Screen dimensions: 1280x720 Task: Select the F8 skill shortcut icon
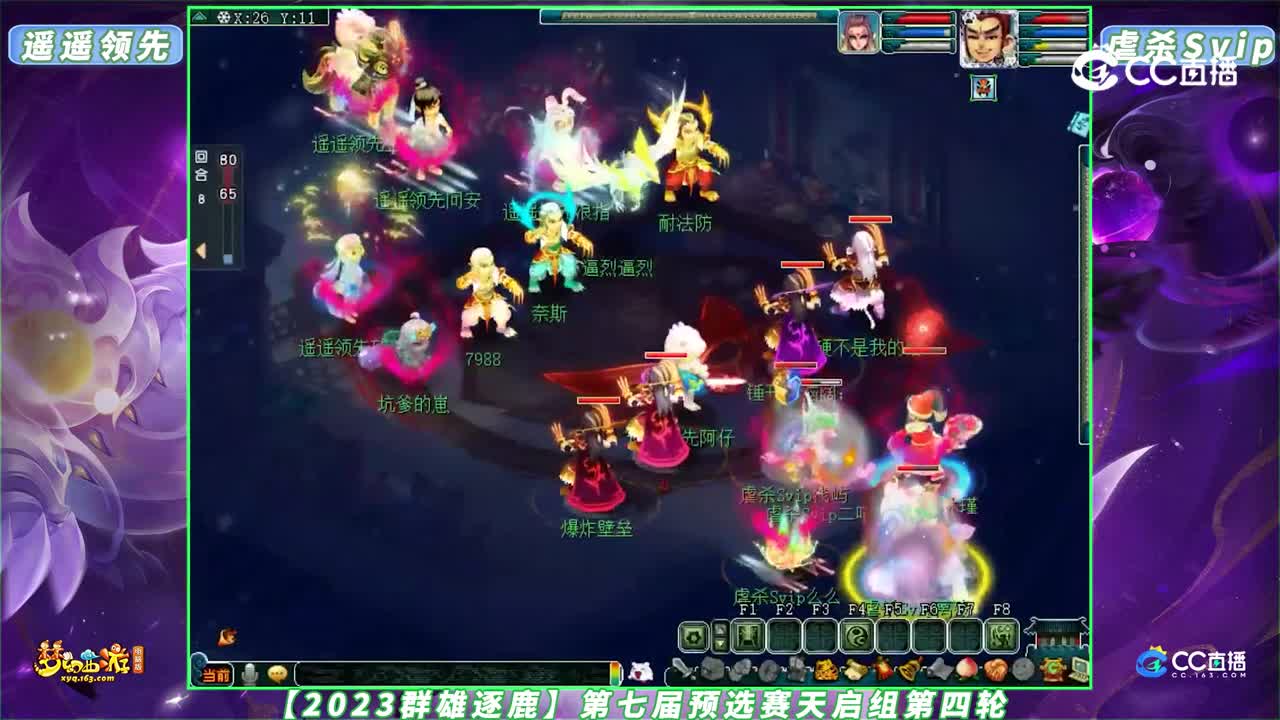pyautogui.click(x=1000, y=636)
